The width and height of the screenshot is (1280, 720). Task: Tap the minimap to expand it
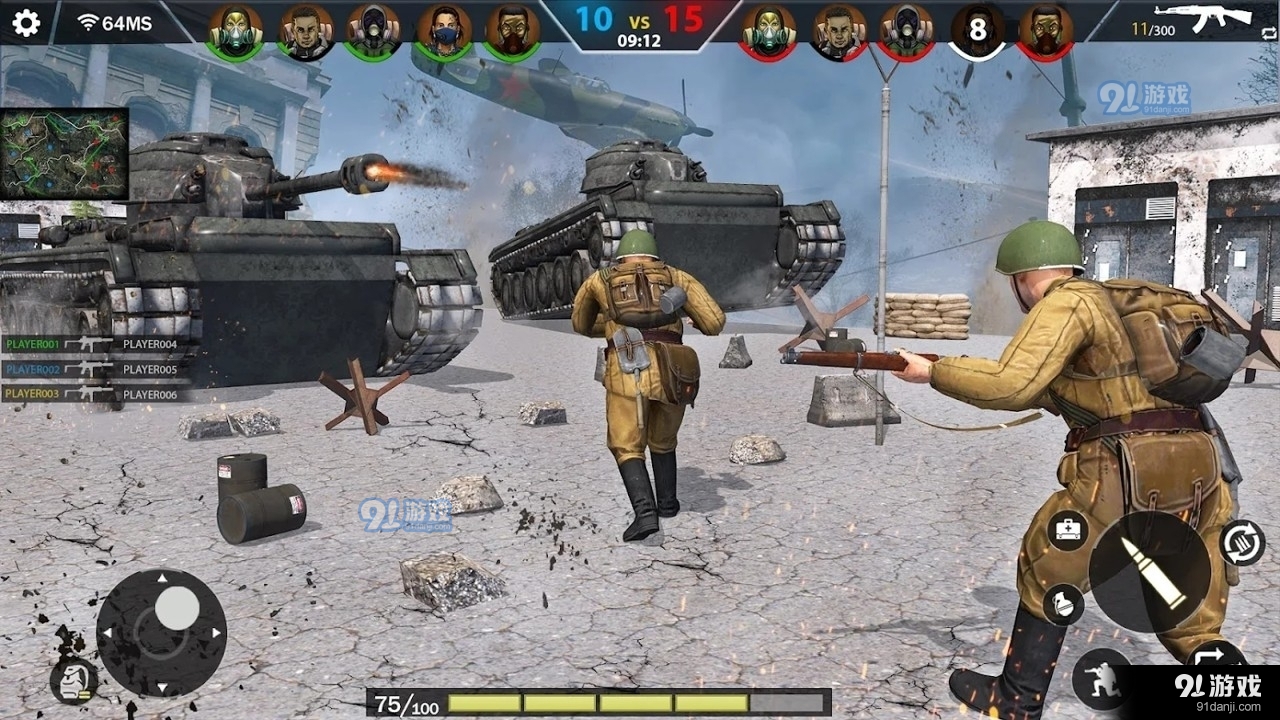[x=64, y=154]
